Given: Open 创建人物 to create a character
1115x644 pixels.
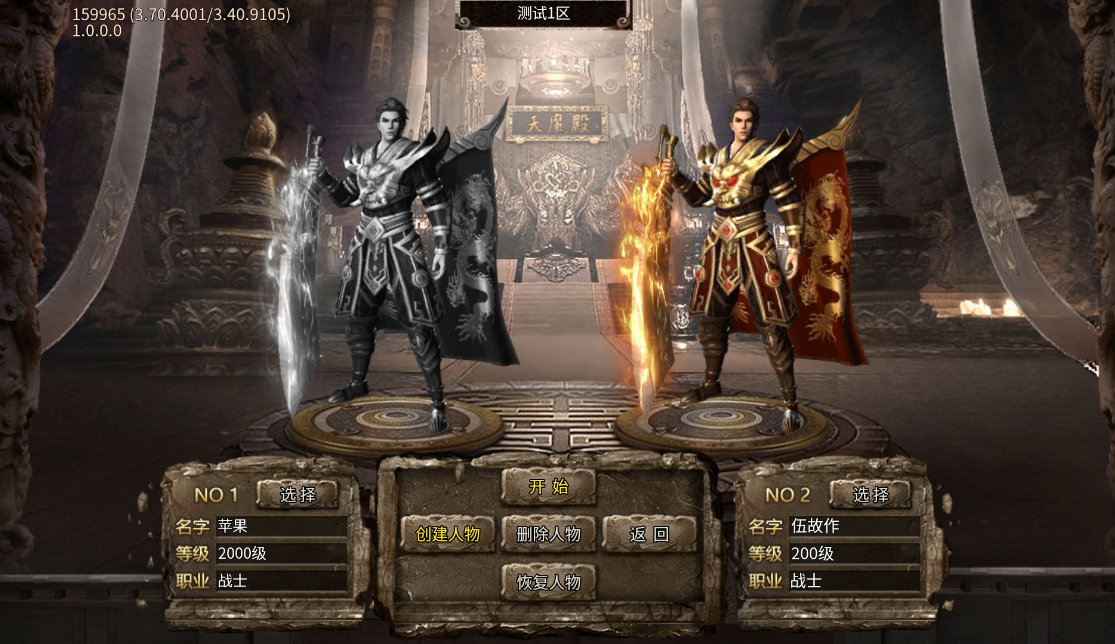Looking at the screenshot, I should 448,534.
